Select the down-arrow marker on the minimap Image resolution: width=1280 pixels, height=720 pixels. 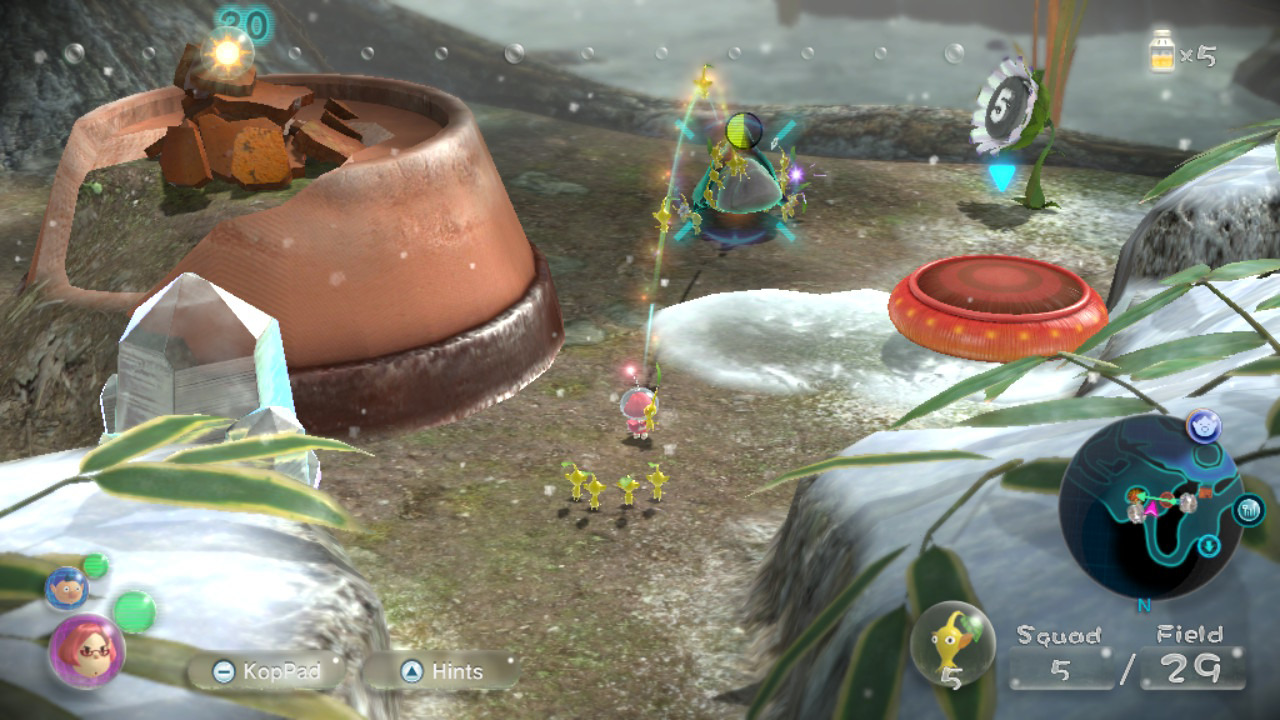pyautogui.click(x=1209, y=545)
